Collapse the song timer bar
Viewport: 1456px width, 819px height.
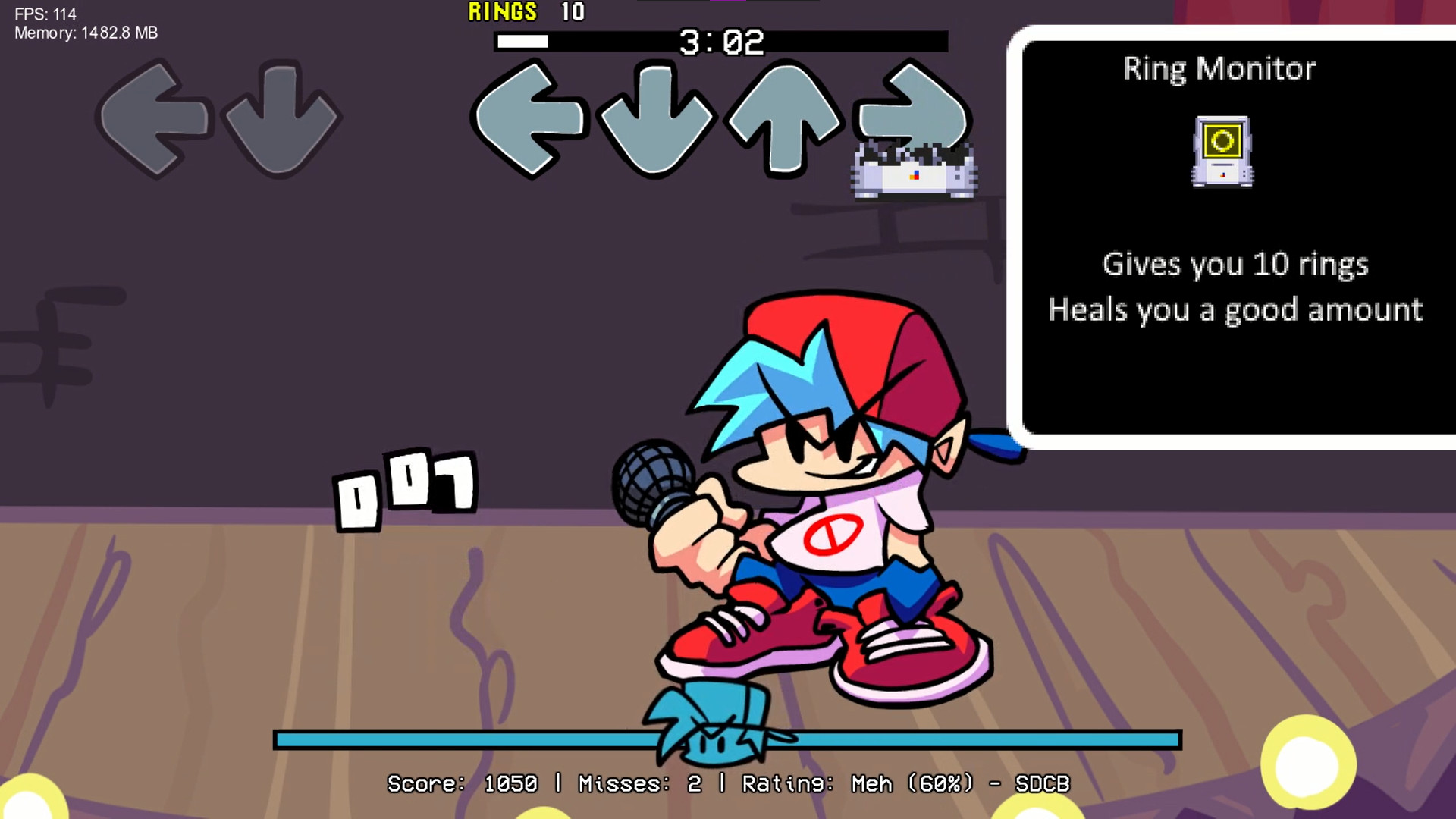(722, 42)
